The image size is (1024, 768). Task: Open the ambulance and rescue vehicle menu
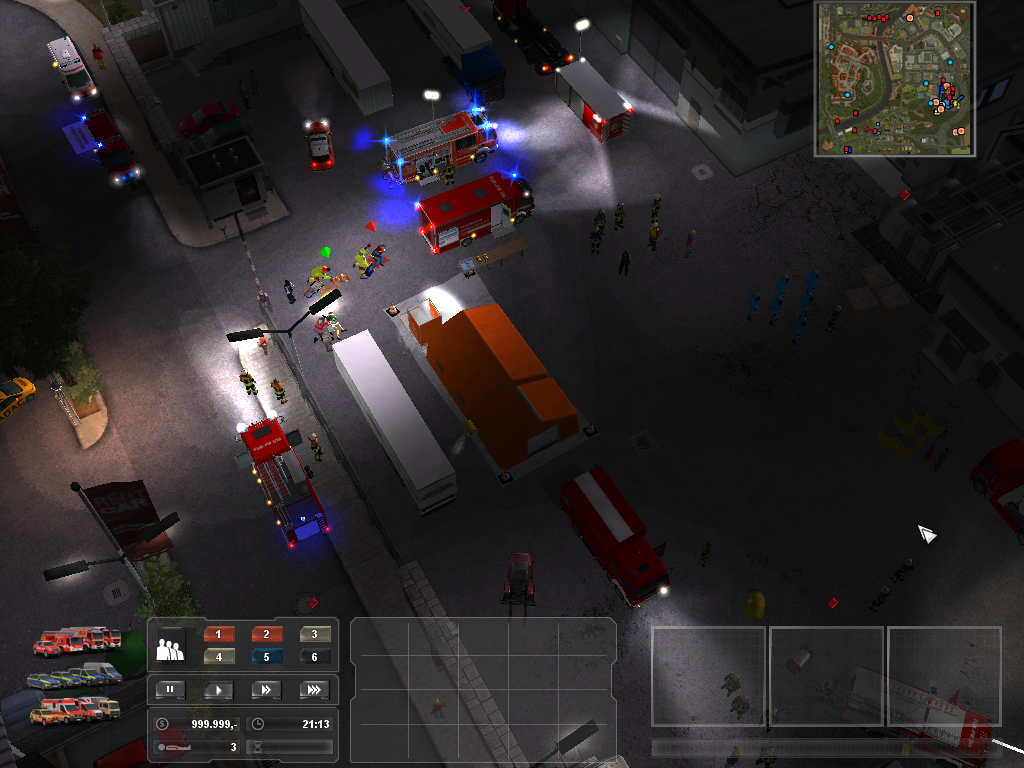tap(74, 709)
